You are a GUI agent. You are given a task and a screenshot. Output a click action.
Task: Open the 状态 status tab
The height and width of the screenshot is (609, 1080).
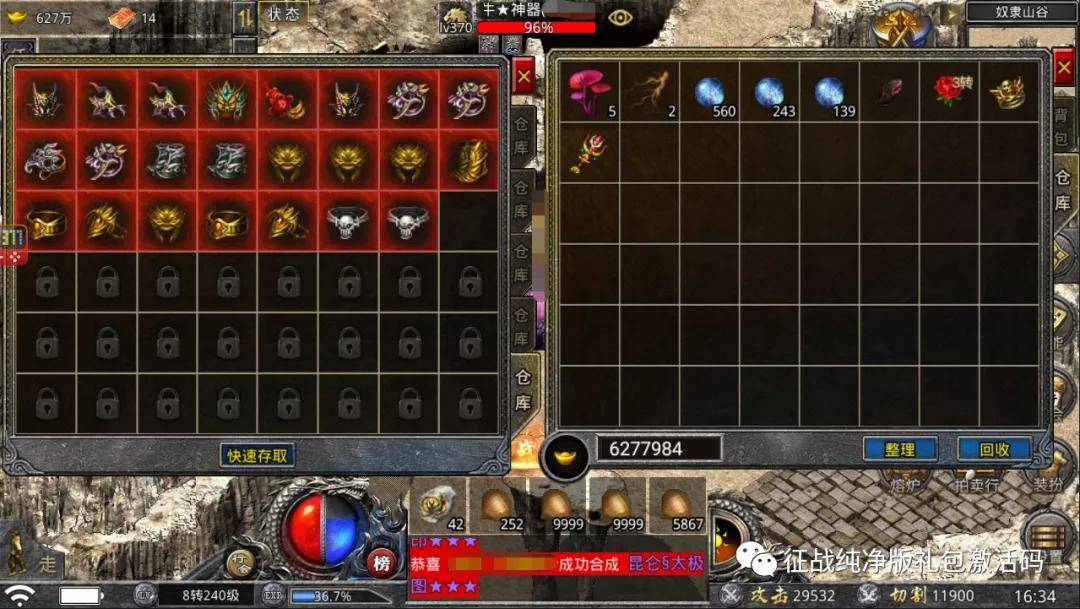tap(284, 14)
